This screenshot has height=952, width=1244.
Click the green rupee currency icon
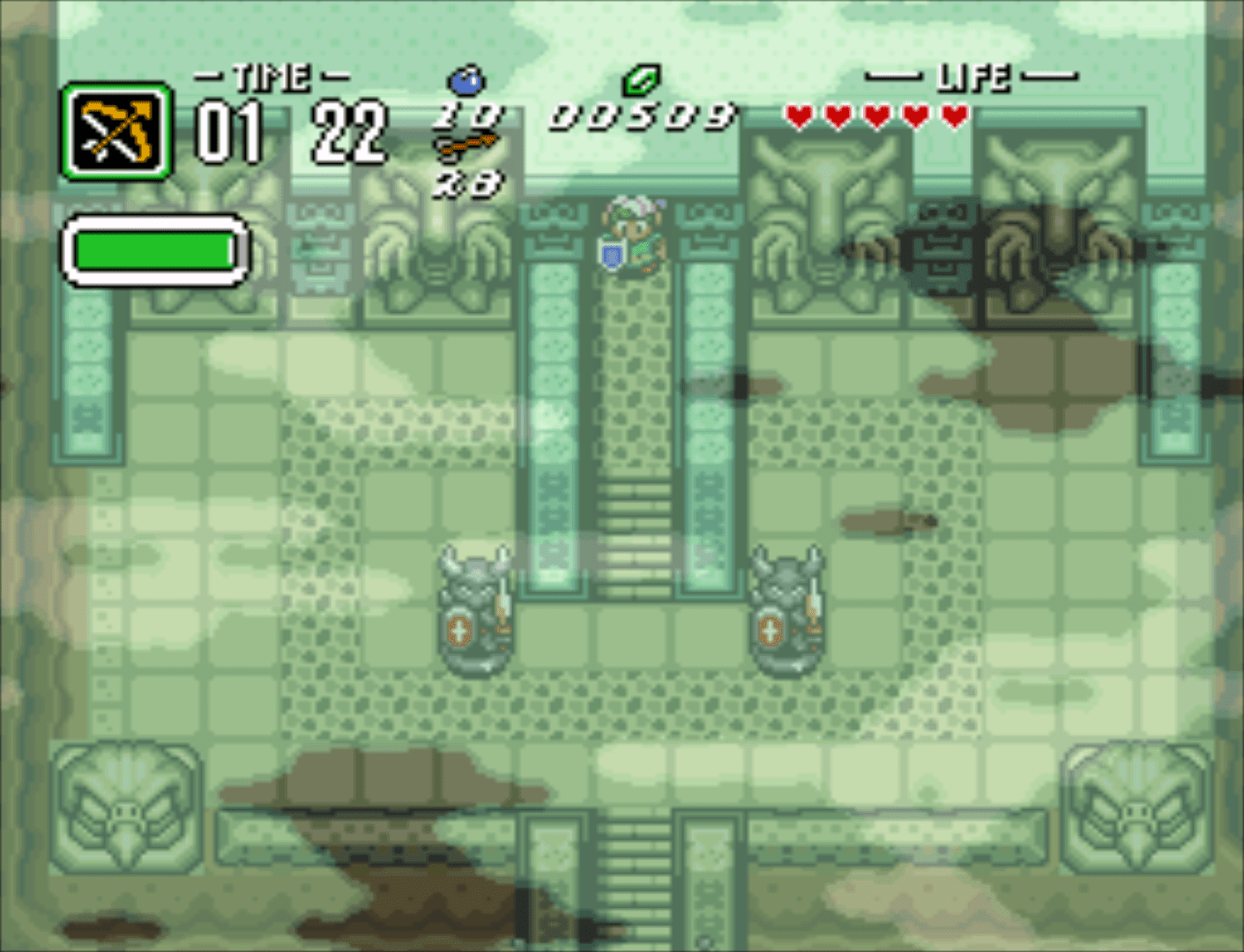[641, 80]
